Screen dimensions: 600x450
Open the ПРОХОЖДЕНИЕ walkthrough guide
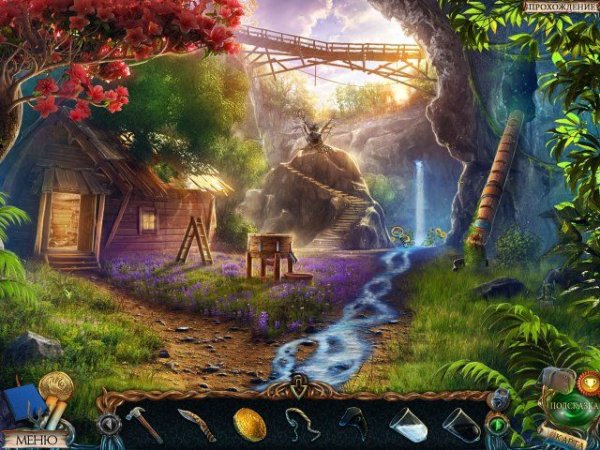coord(559,8)
